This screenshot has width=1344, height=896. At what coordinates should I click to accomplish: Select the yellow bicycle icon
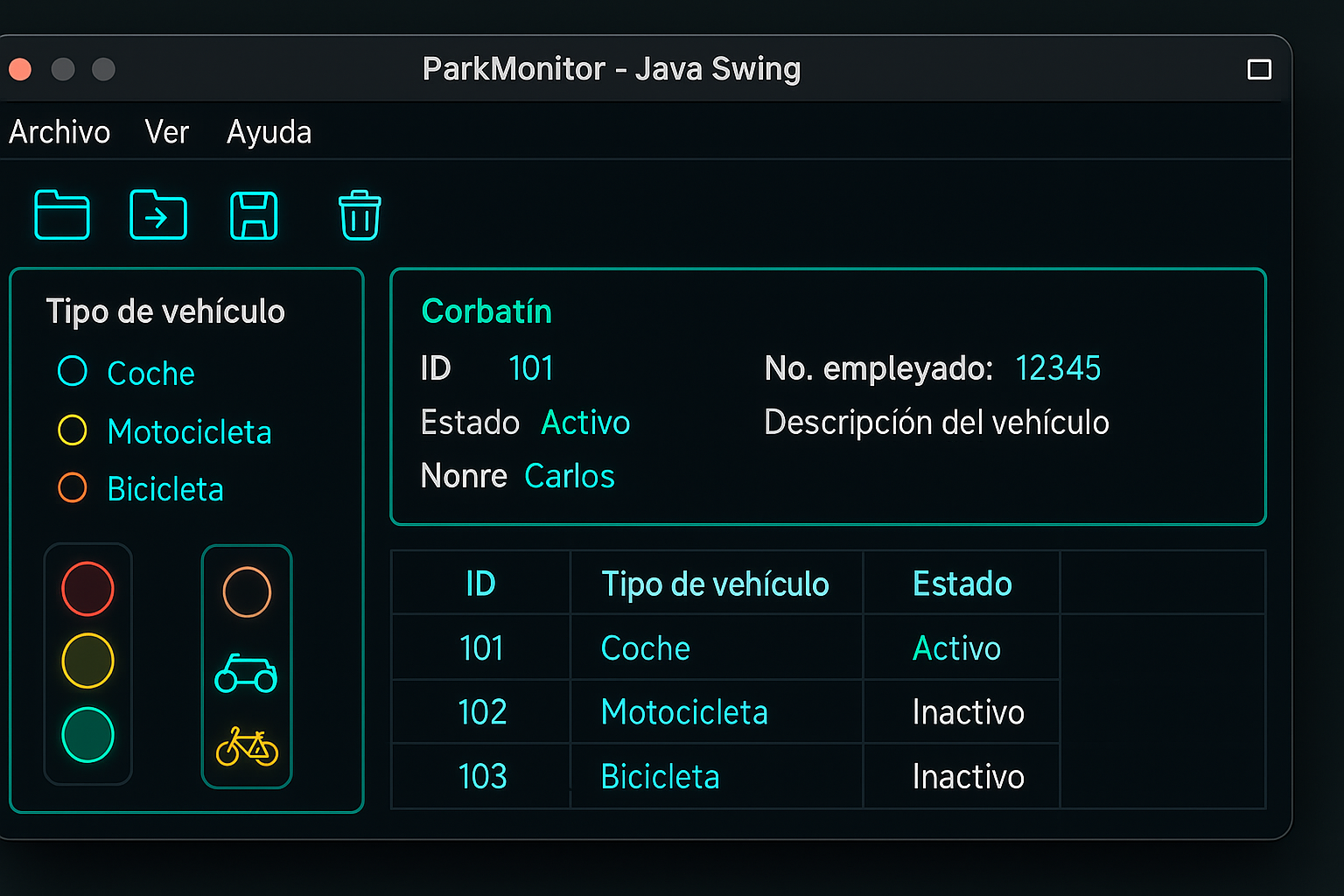tap(246, 749)
